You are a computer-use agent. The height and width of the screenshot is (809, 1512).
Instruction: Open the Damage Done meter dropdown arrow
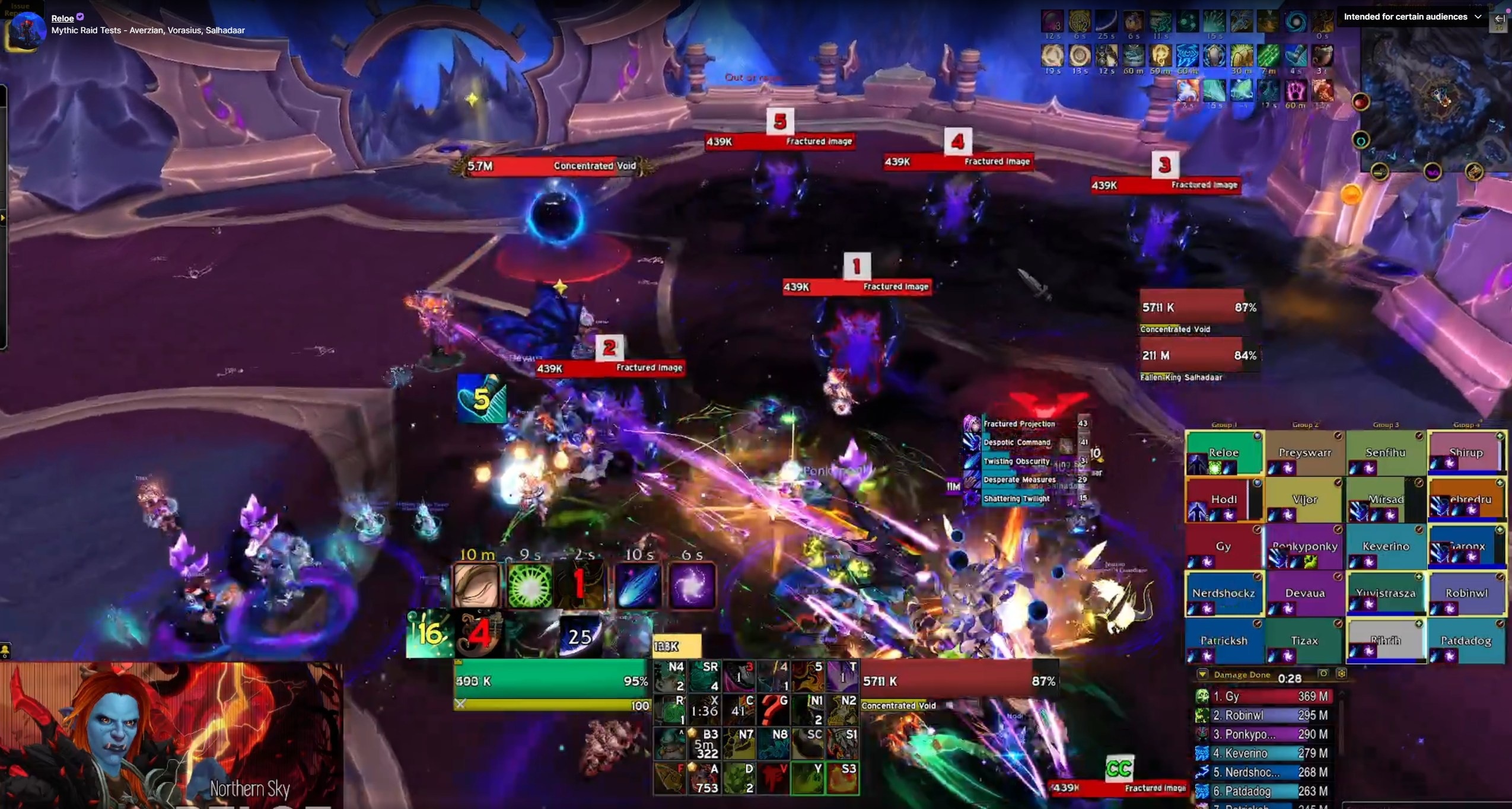coord(1202,674)
